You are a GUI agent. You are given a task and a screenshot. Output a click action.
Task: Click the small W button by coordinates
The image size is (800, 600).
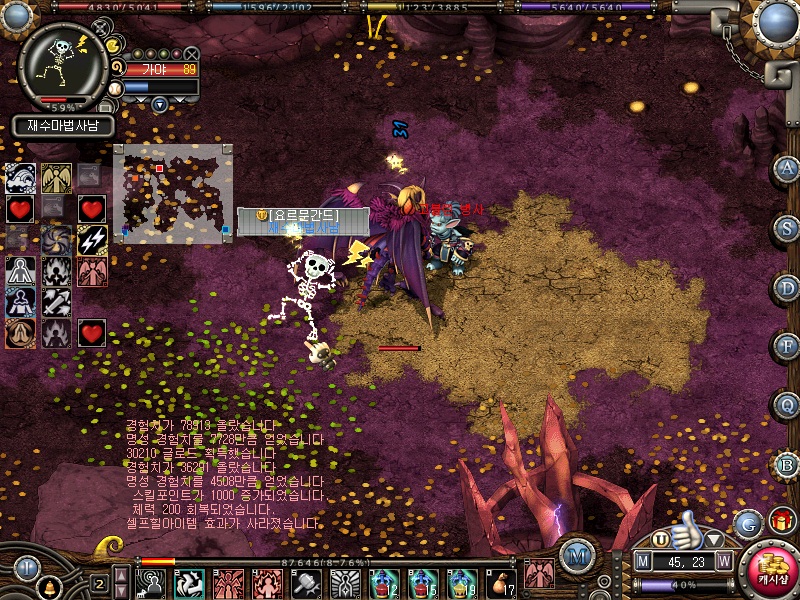click(723, 562)
